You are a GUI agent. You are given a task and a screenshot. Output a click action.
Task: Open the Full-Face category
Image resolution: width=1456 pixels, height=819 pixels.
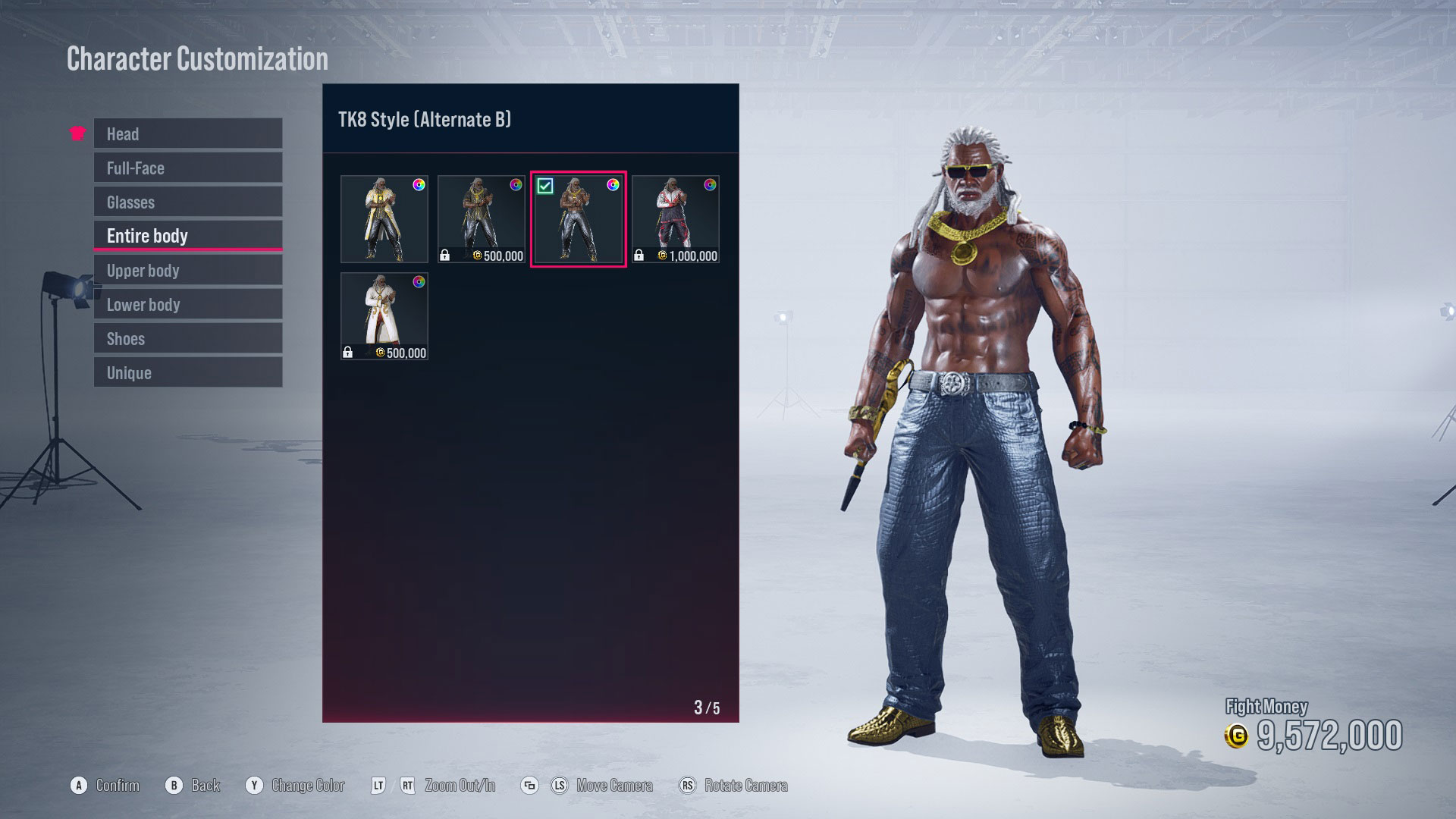(187, 168)
